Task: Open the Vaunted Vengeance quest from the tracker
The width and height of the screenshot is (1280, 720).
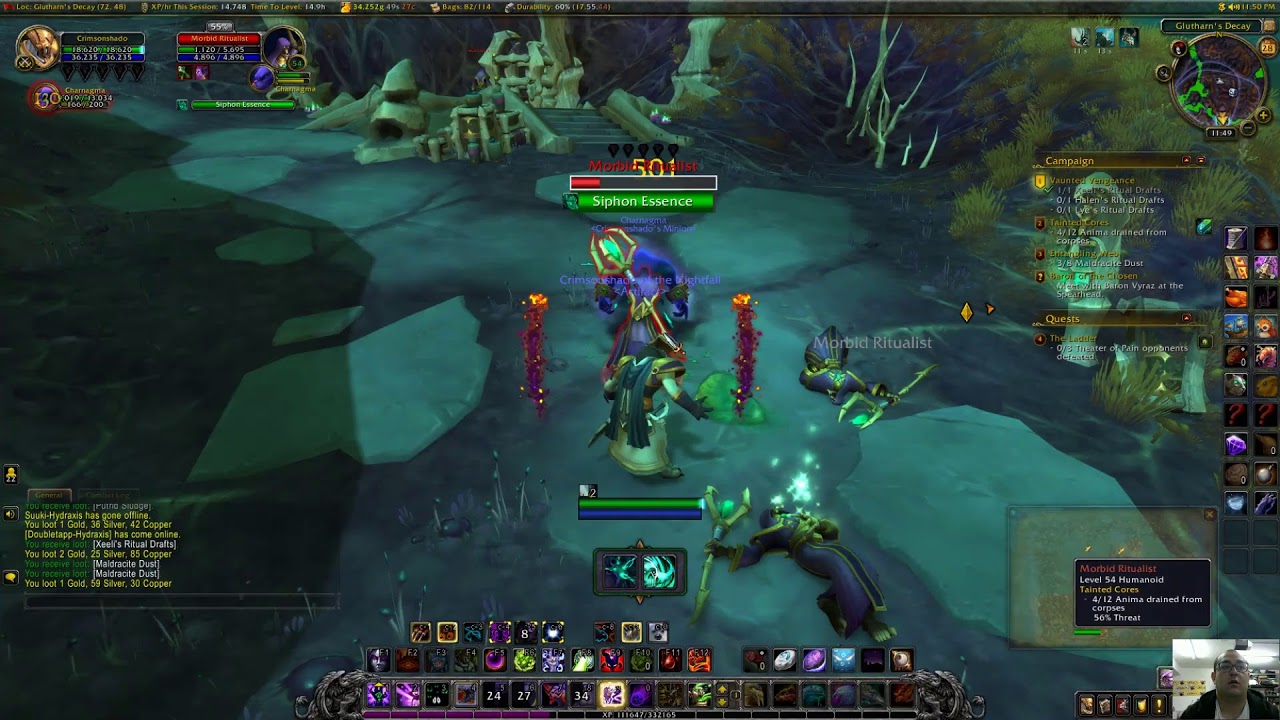Action: 1091,180
